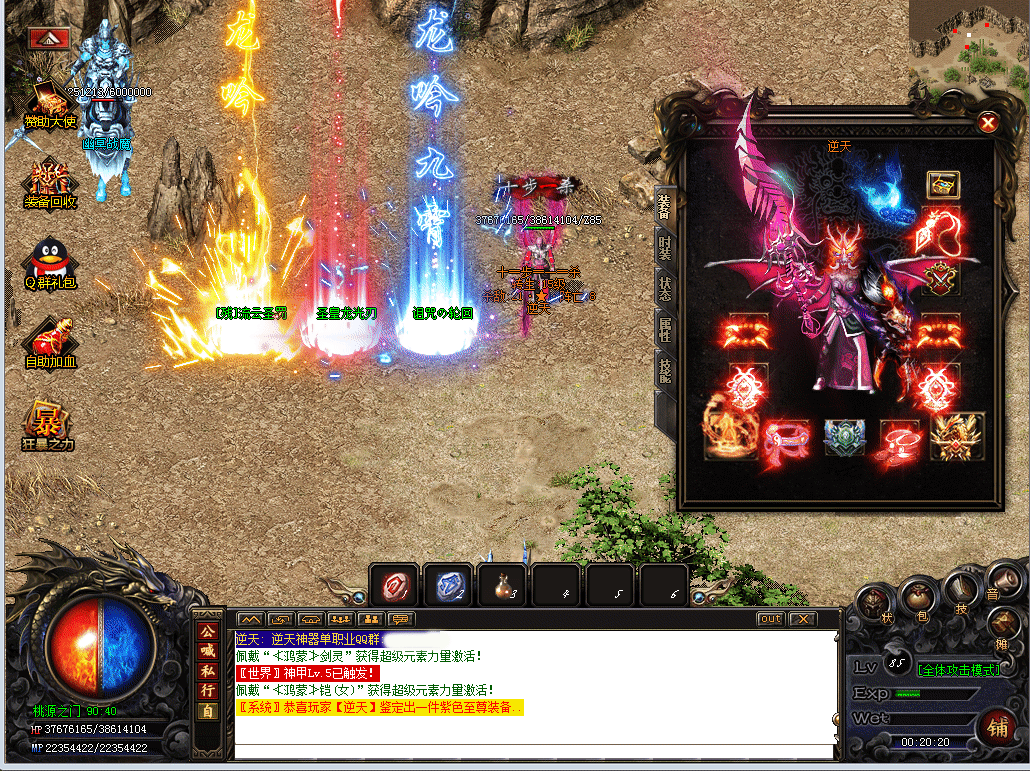Activate the 狂暴之力 berserk power icon
Image resolution: width=1030 pixels, height=771 pixels.
tap(49, 425)
